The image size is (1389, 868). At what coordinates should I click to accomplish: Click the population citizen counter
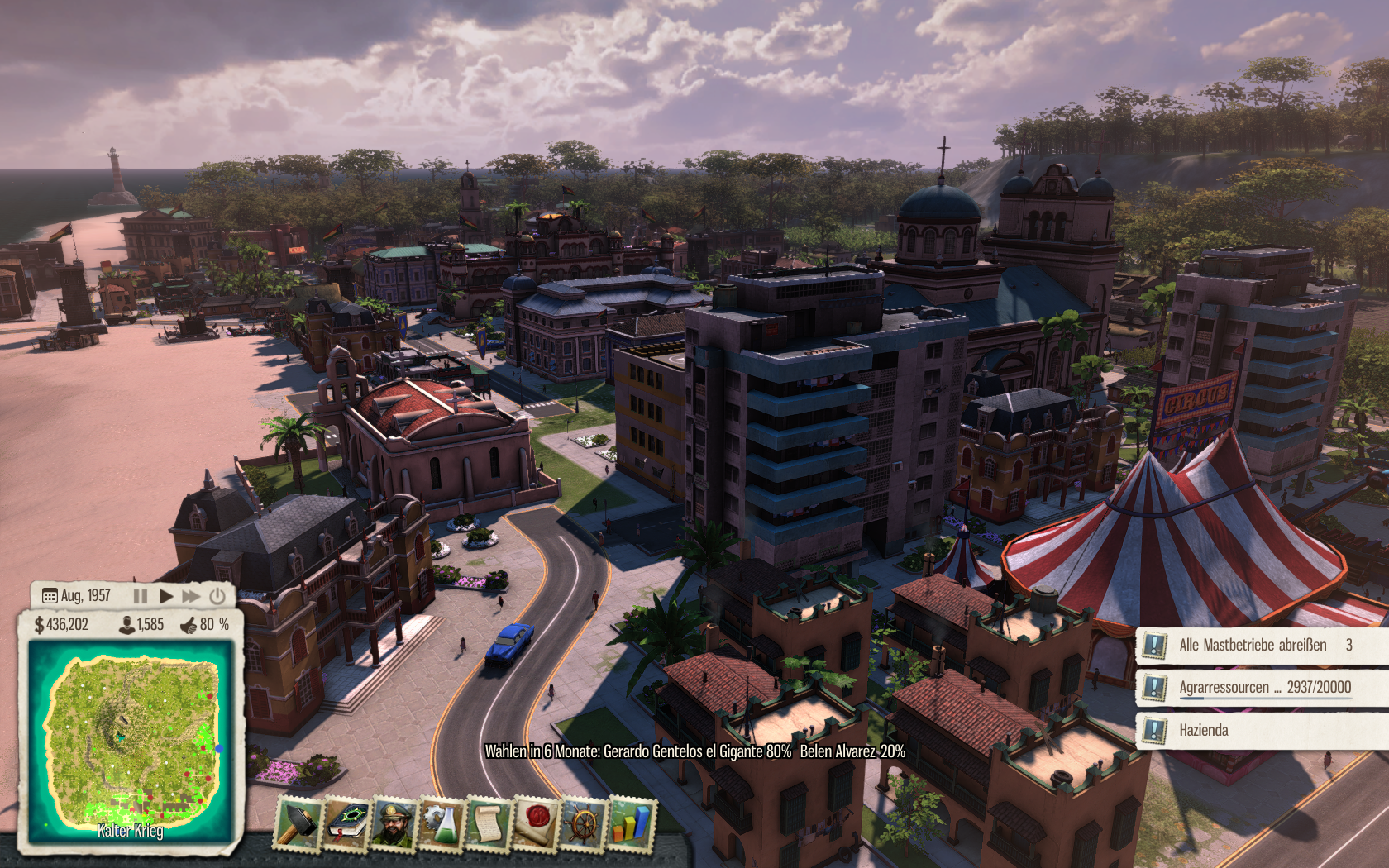142,625
